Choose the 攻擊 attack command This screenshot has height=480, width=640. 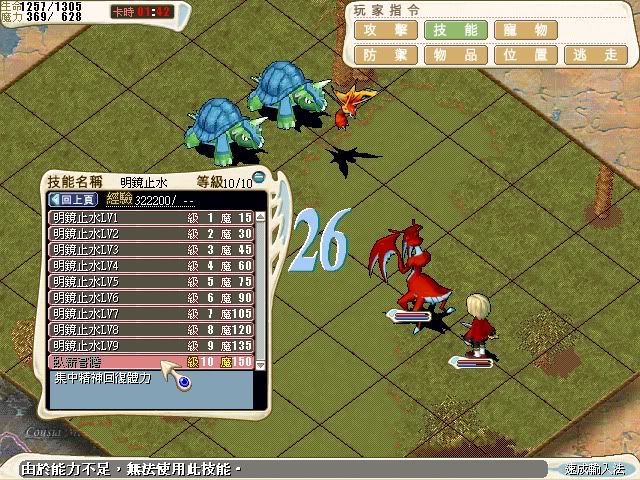pos(385,30)
